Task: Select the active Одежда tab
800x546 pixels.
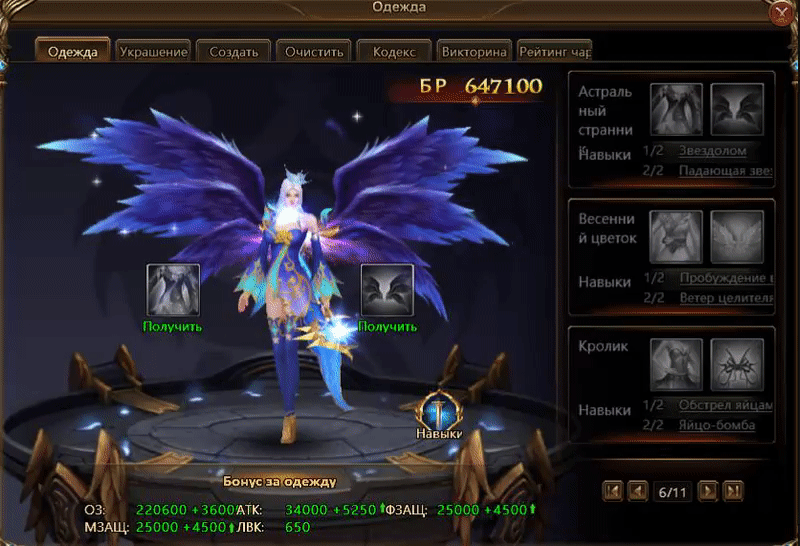Action: tap(73, 52)
